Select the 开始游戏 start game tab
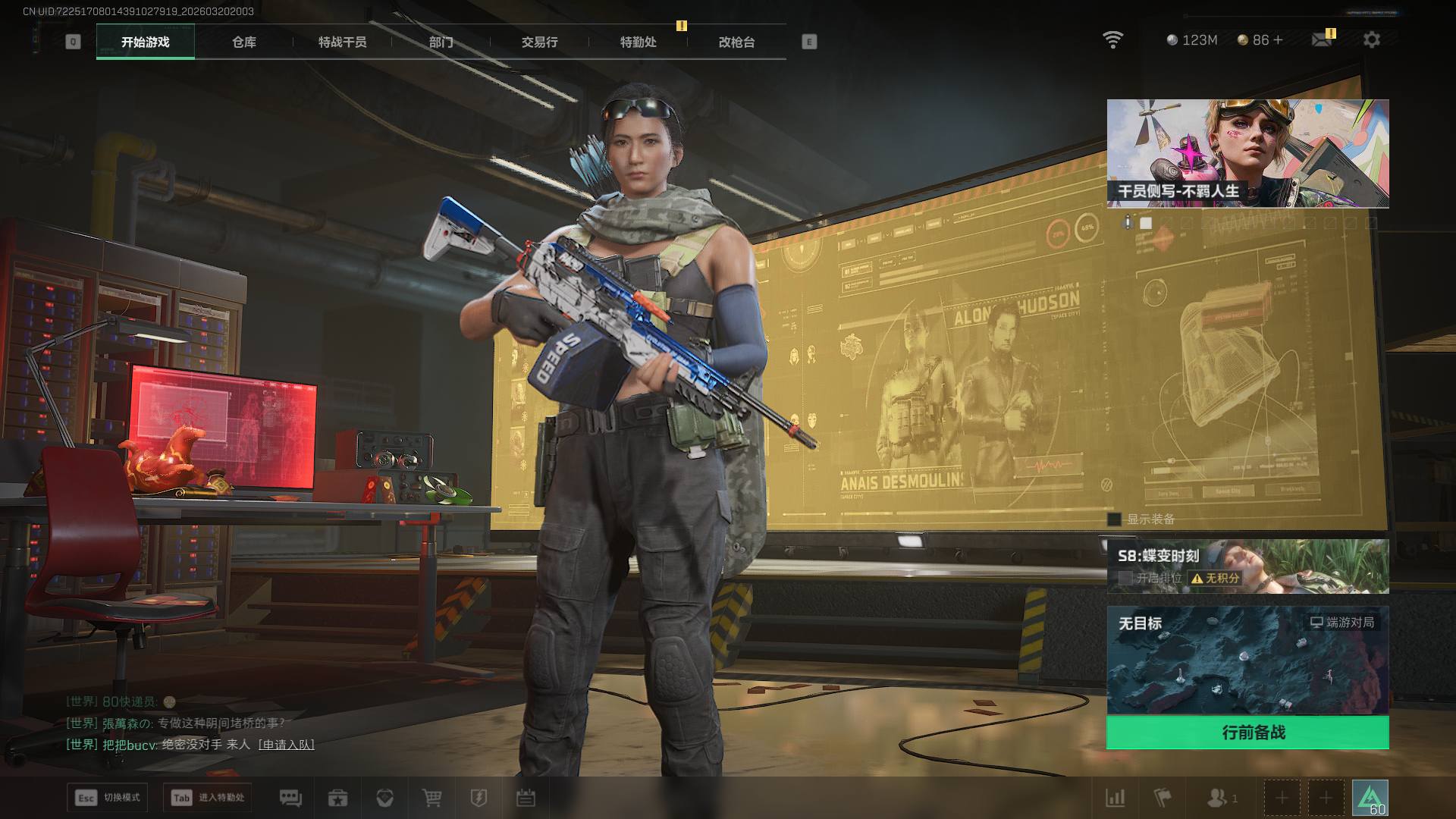This screenshot has height=819, width=1456. click(x=146, y=42)
